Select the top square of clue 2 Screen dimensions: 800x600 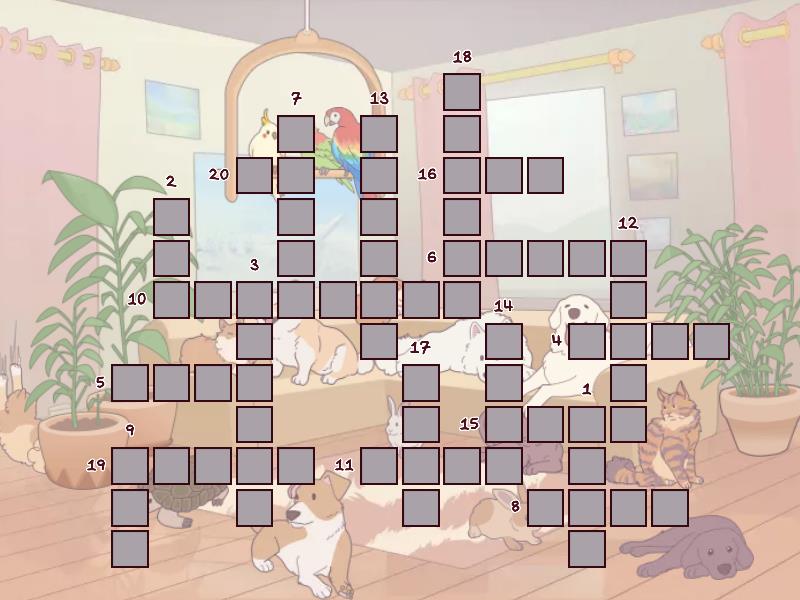(x=171, y=216)
